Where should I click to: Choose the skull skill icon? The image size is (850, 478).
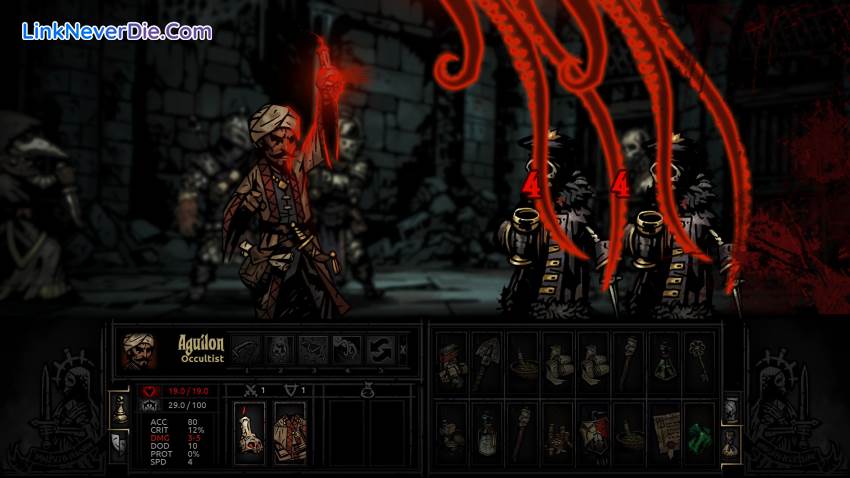(x=280, y=348)
